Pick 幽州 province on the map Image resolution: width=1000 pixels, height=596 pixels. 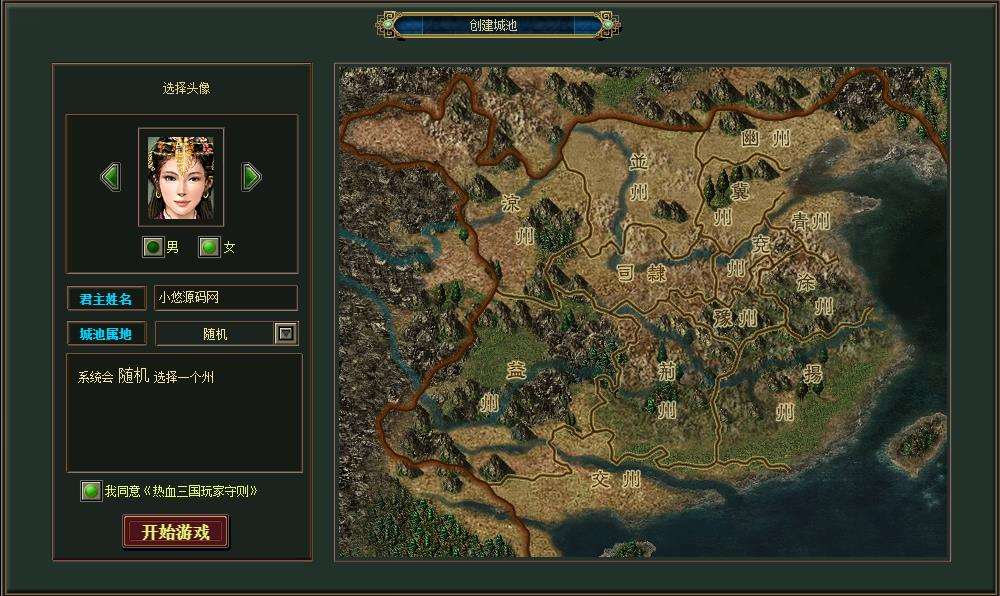765,139
